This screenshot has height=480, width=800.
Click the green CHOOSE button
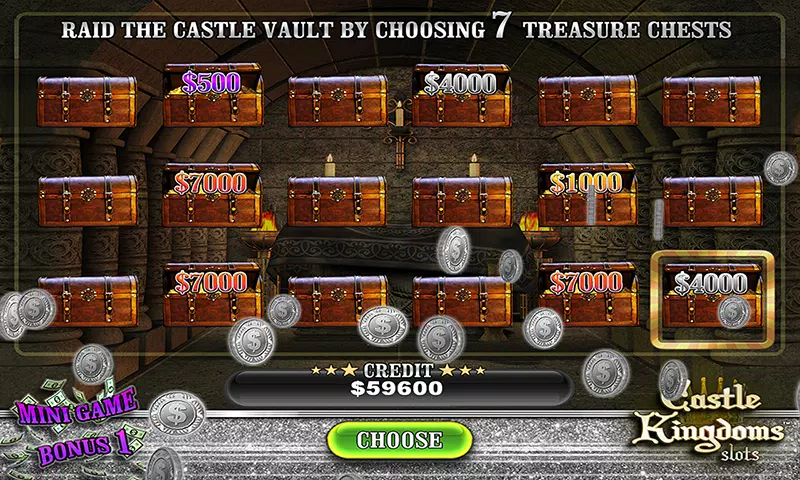coord(399,439)
